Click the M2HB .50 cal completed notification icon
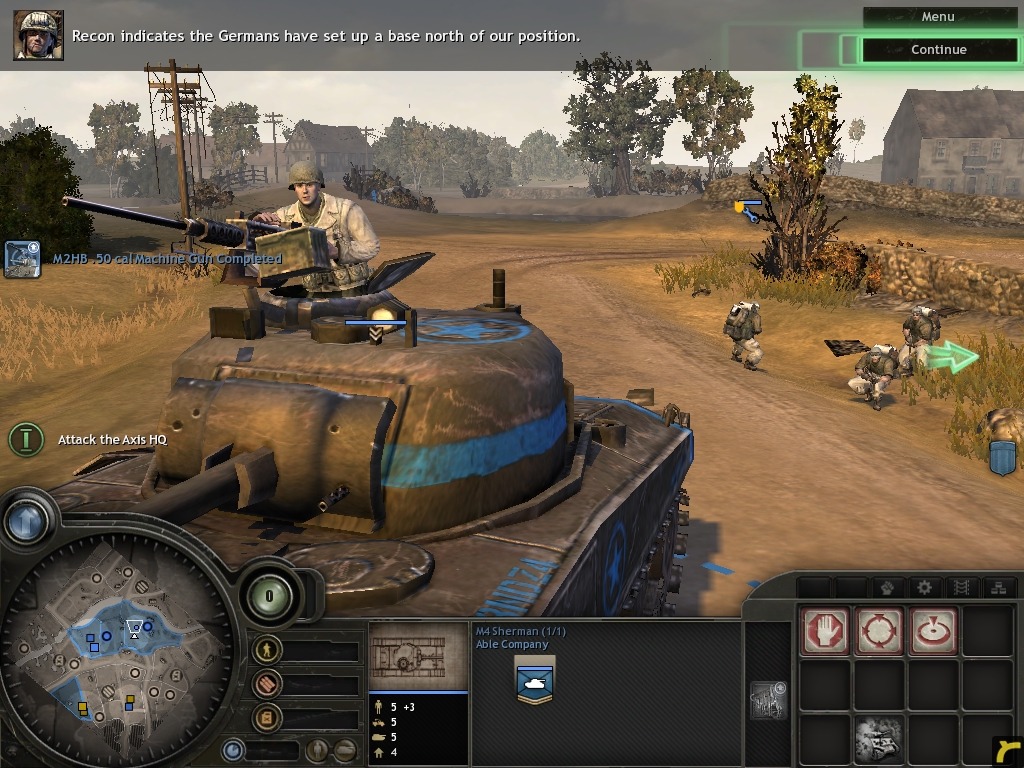 tap(22, 258)
